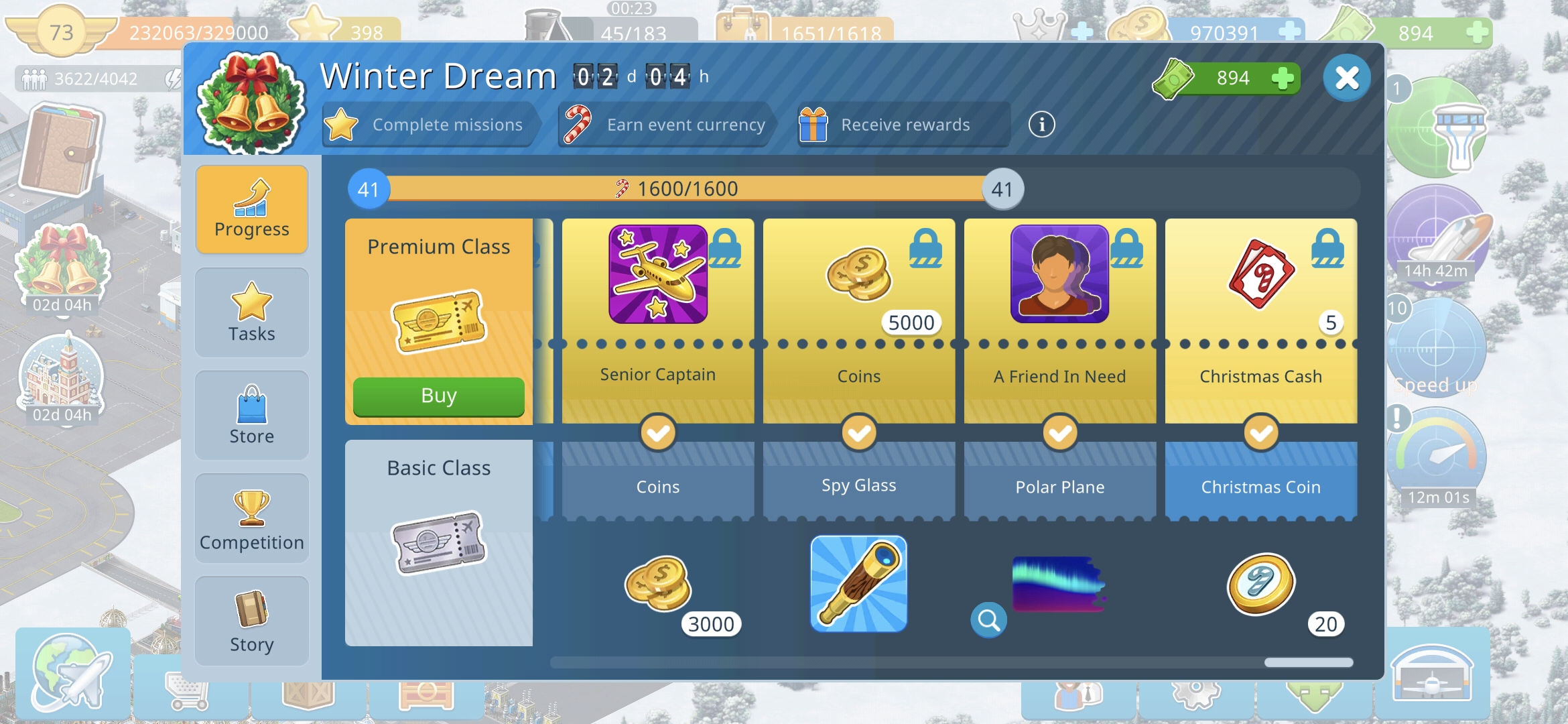
Task: Select the 5000 Coins premium reward
Action: click(x=858, y=275)
